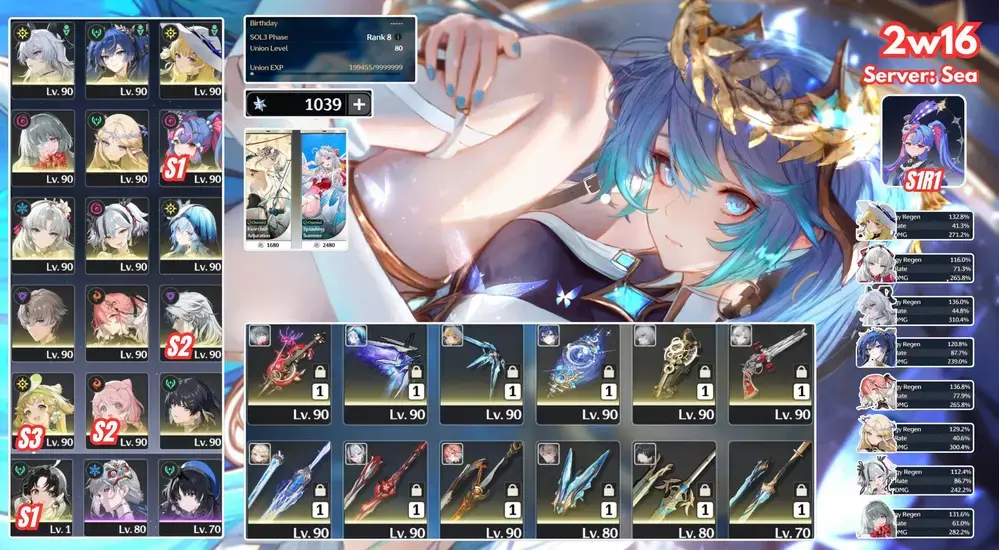999x550 pixels.
Task: Choose the blonde character with flower crown
Action: 117,146
